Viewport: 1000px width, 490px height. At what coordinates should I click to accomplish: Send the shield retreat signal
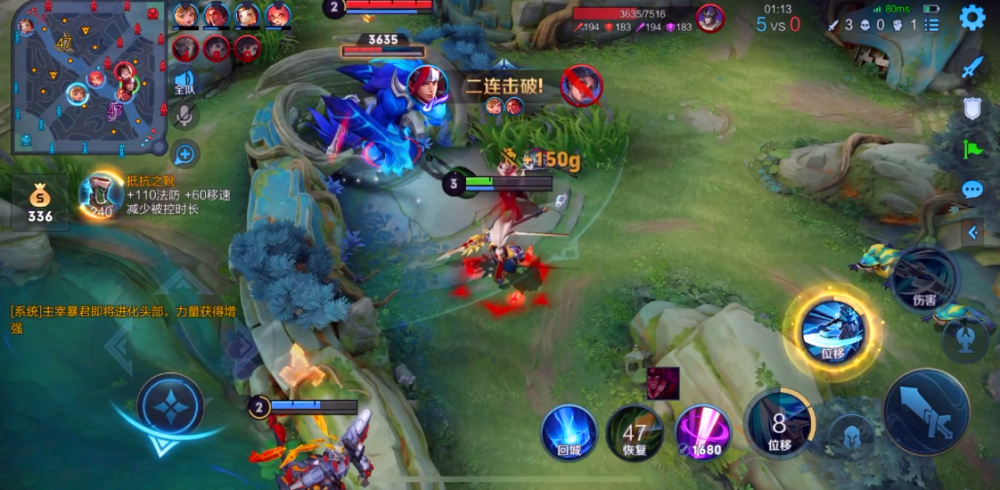973,108
